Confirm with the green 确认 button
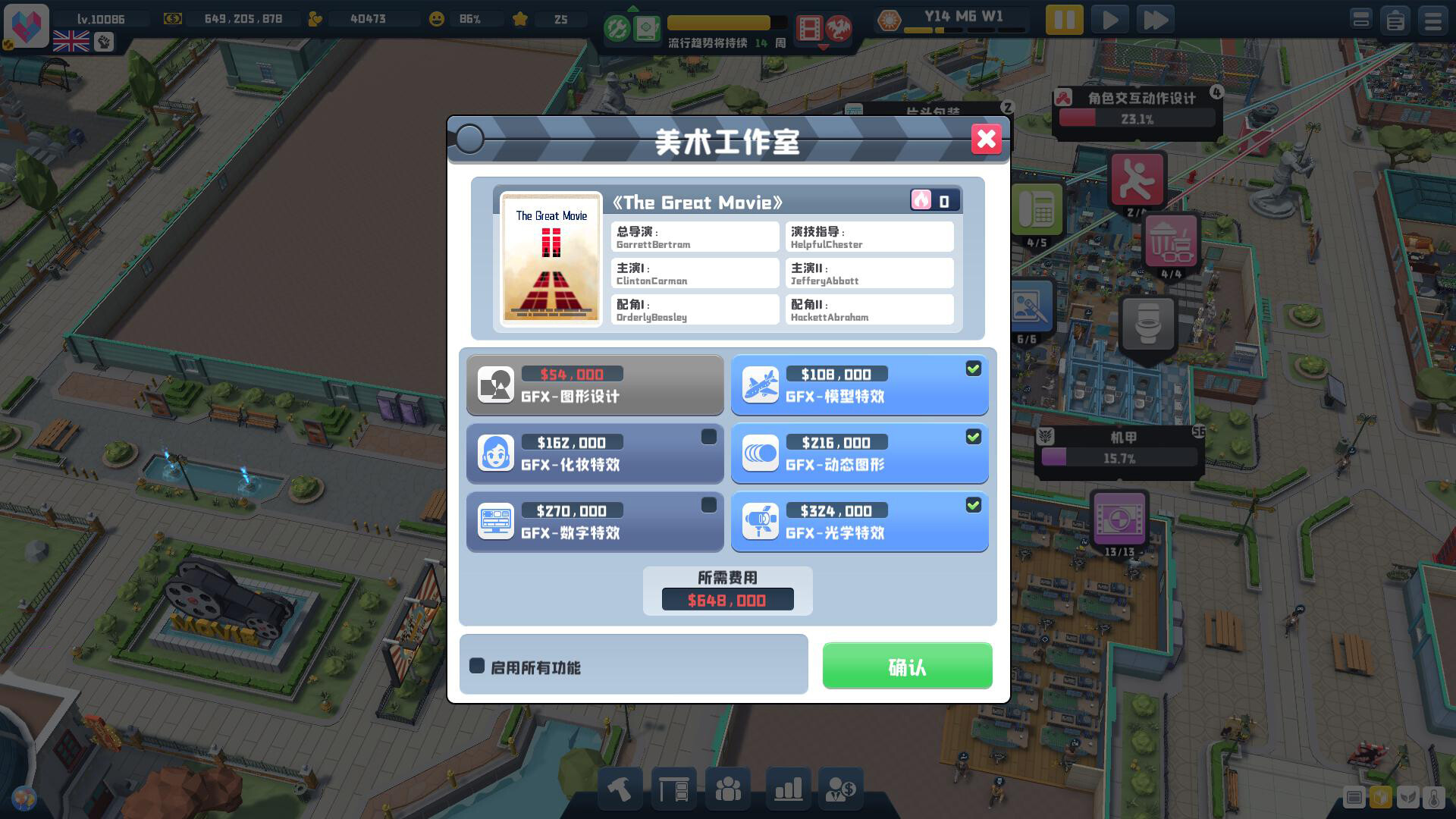Viewport: 1456px width, 819px height. (x=907, y=666)
